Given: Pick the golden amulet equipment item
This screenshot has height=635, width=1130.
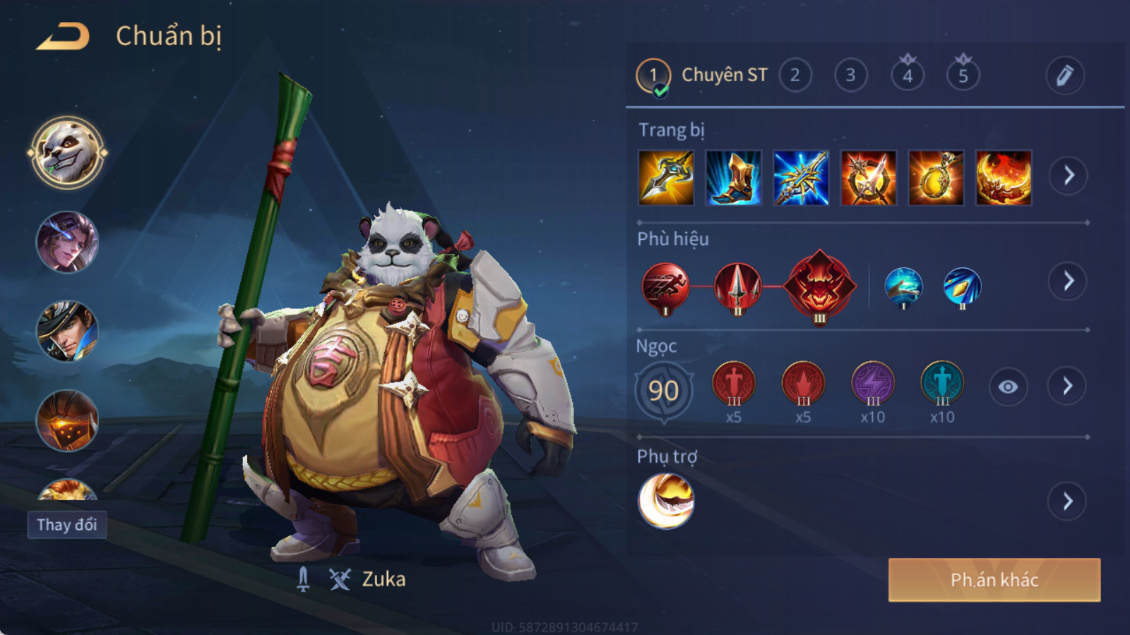Looking at the screenshot, I should click(936, 178).
